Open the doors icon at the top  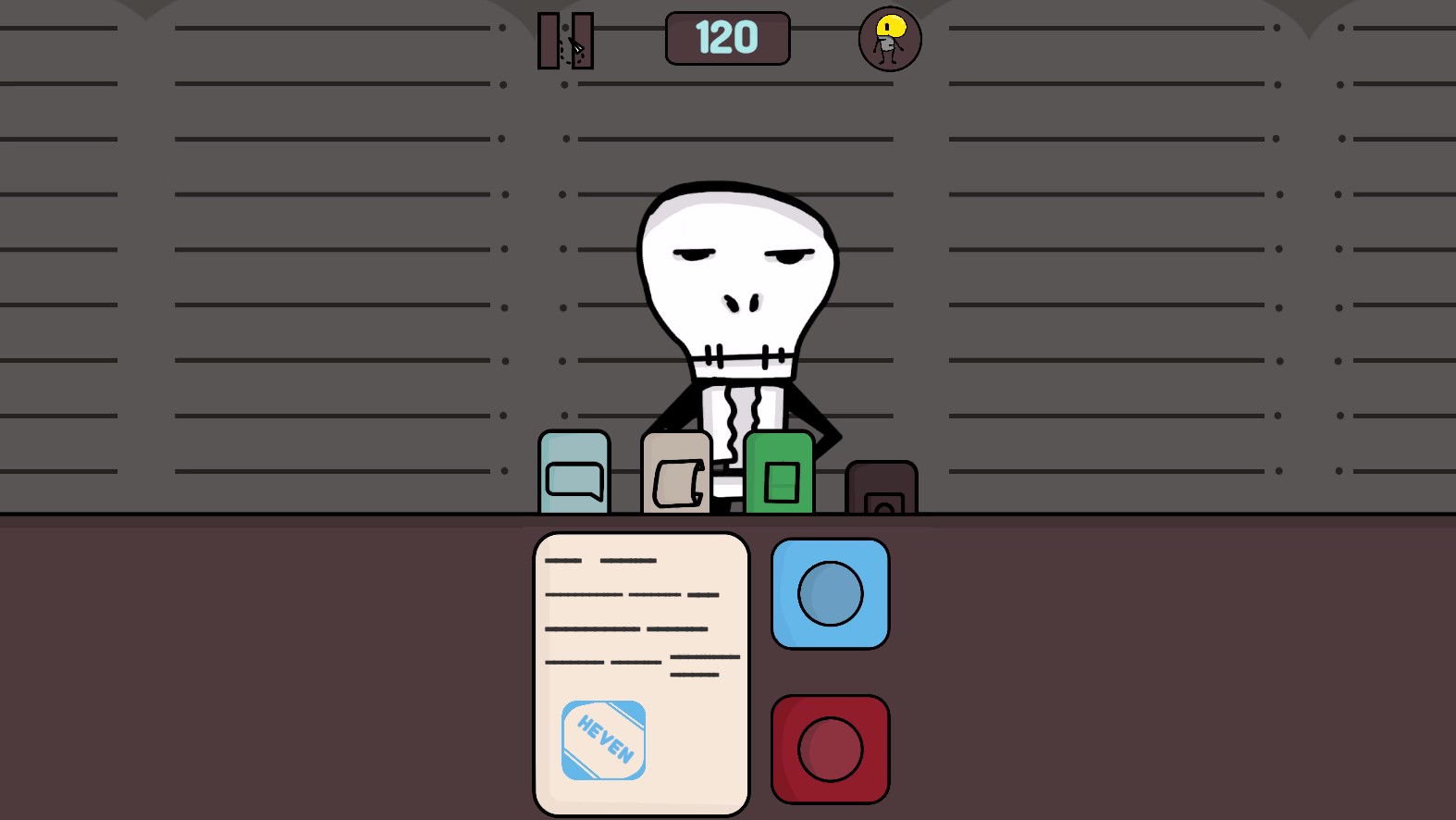566,41
